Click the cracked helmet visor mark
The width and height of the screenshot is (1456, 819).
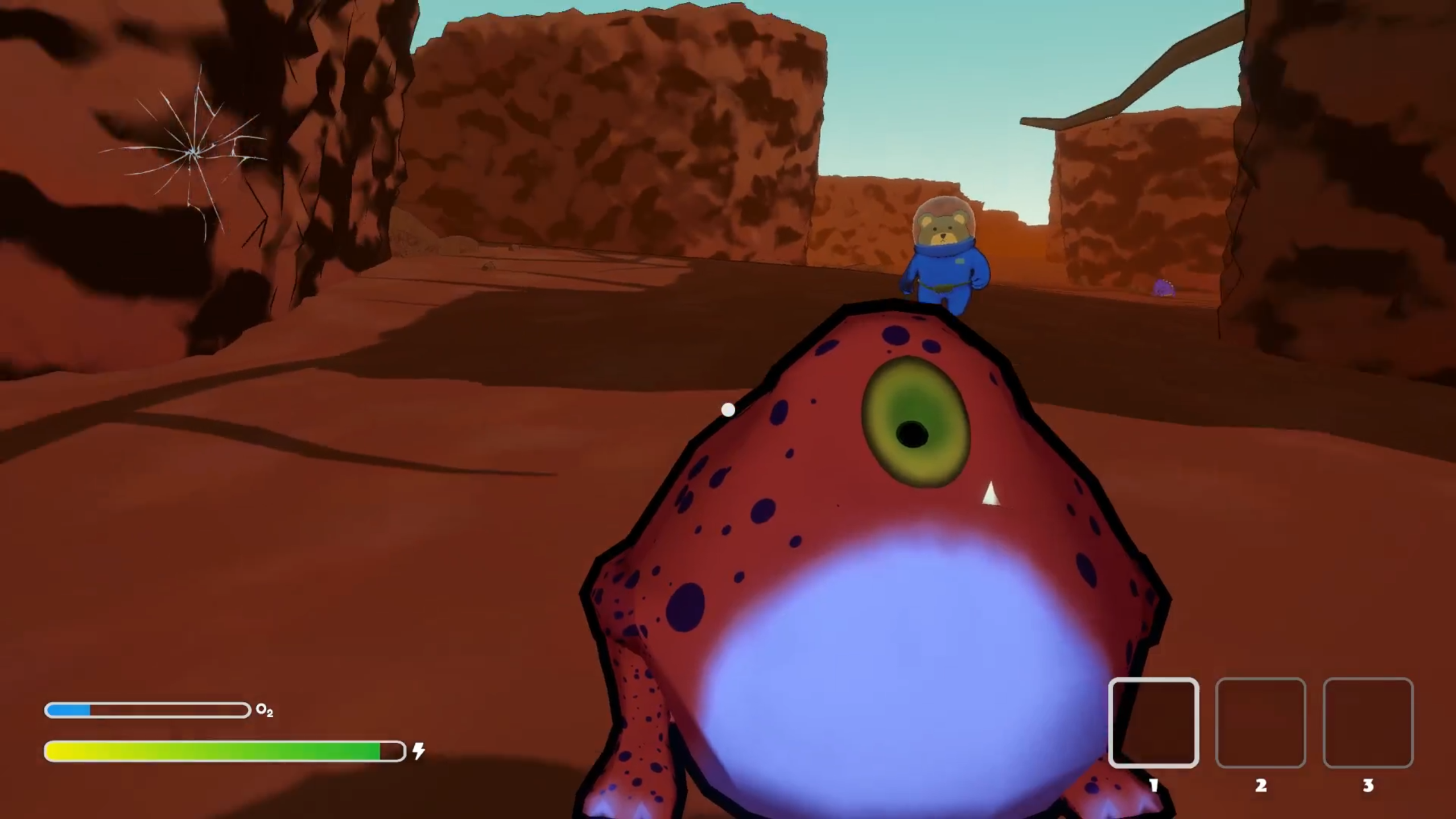[x=196, y=150]
